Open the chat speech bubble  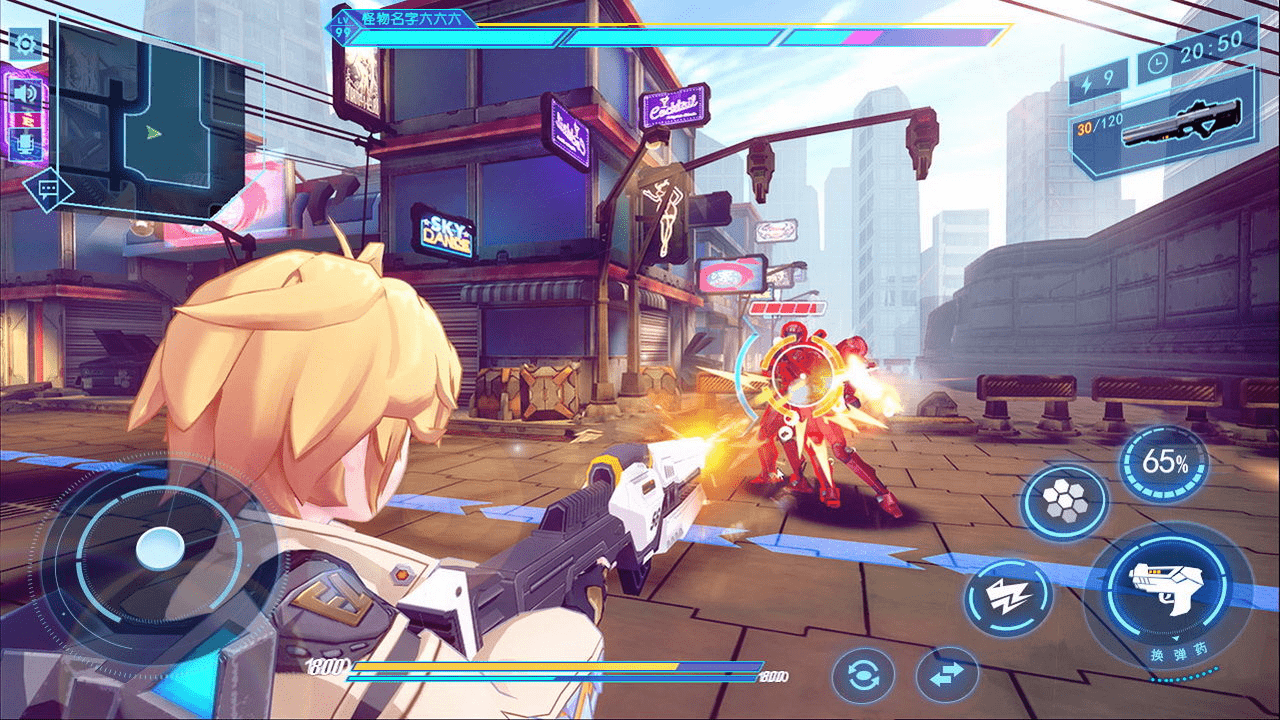pyautogui.click(x=47, y=189)
